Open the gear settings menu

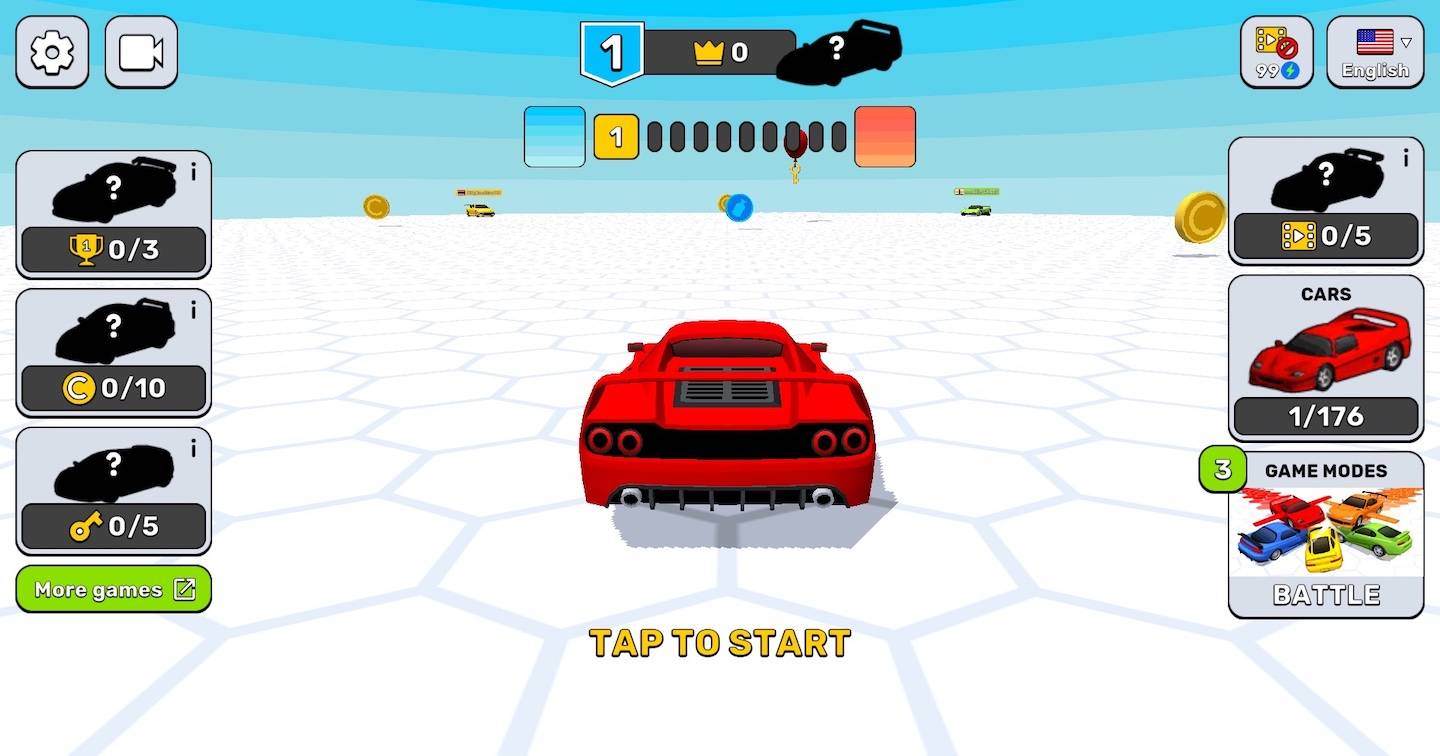pyautogui.click(x=52, y=52)
